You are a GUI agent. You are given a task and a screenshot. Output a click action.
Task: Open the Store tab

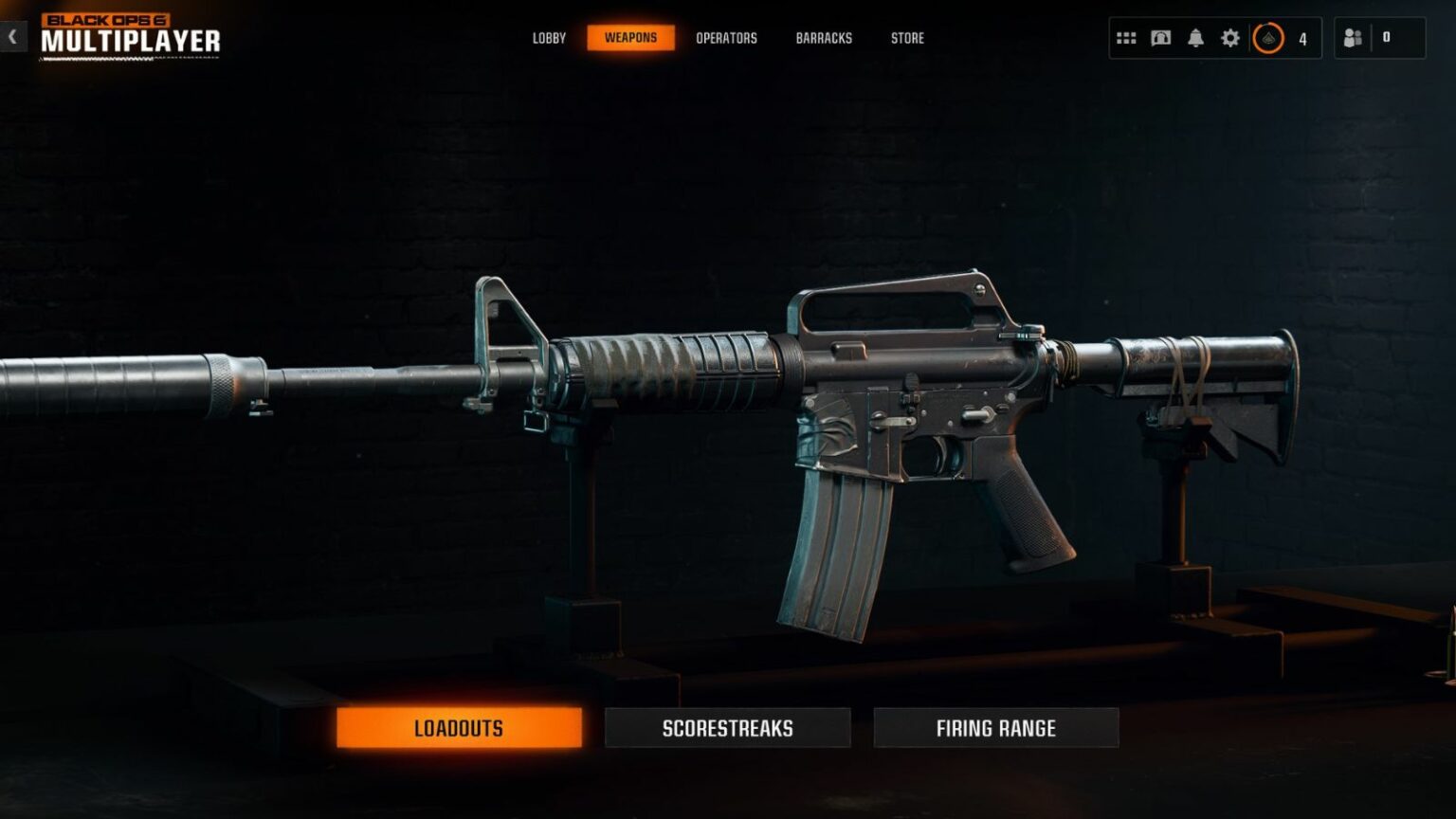[x=906, y=38]
